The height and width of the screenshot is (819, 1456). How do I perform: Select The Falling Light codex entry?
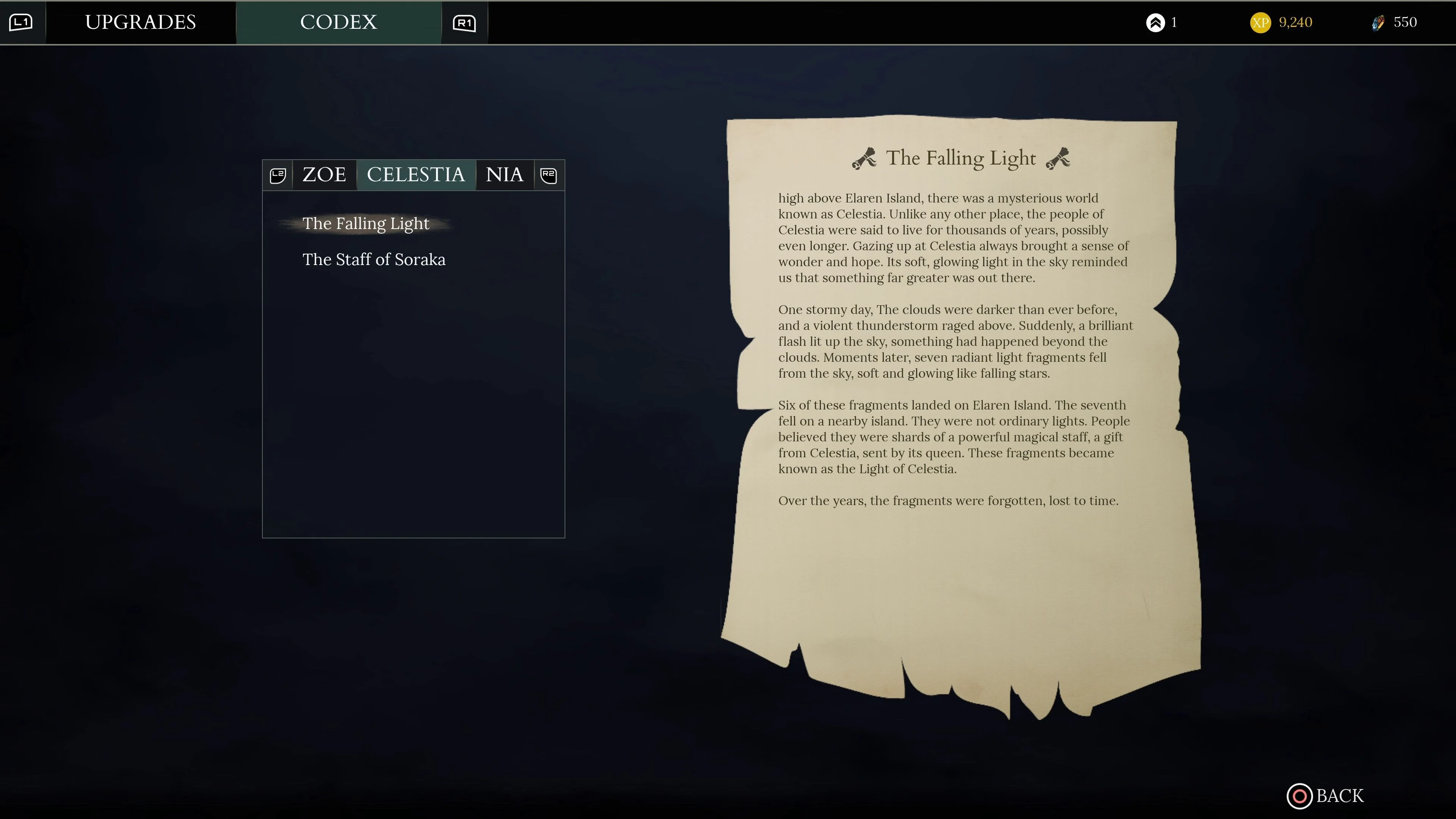point(366,223)
